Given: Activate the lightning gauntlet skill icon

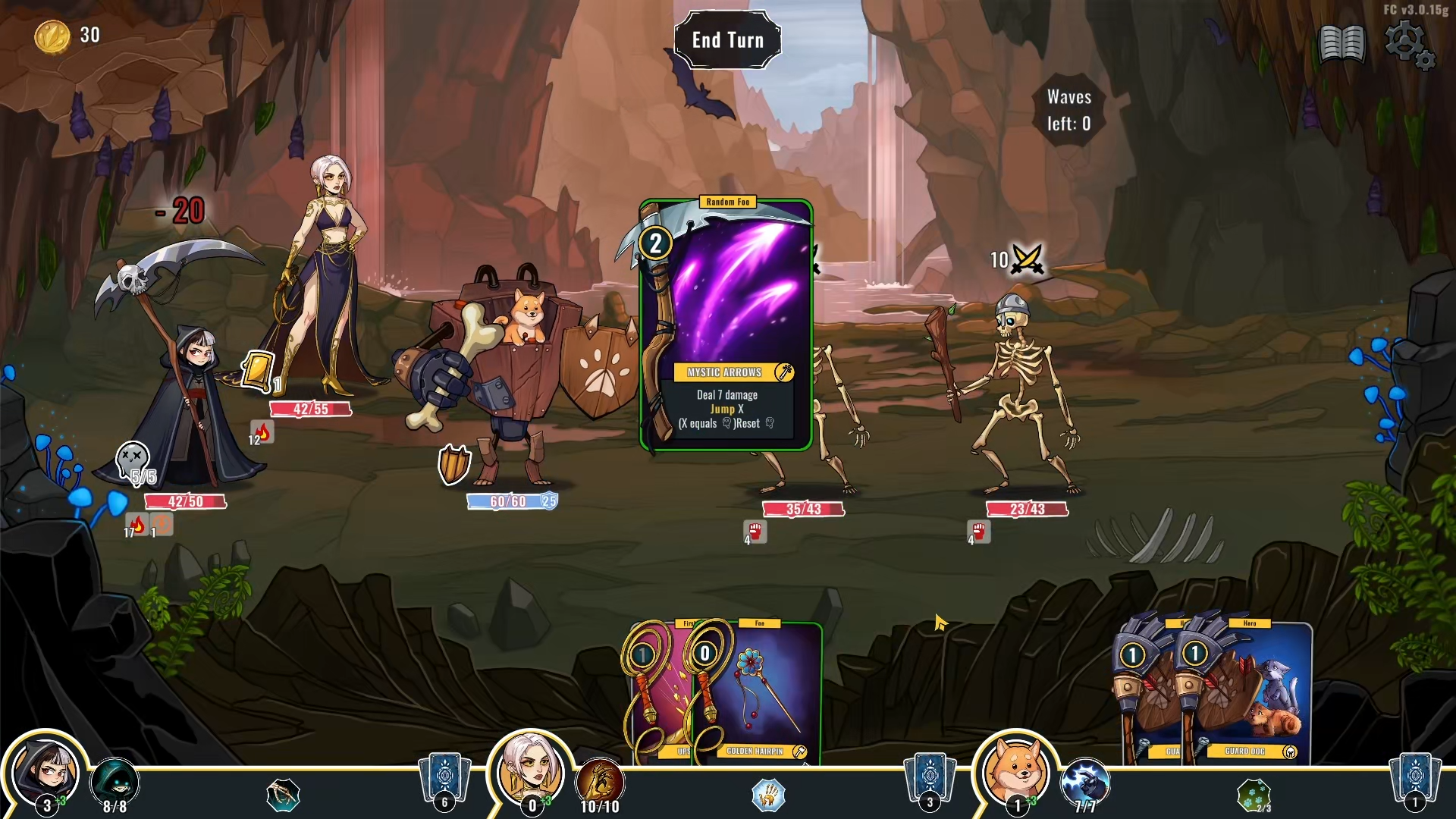Looking at the screenshot, I should click(x=1085, y=783).
